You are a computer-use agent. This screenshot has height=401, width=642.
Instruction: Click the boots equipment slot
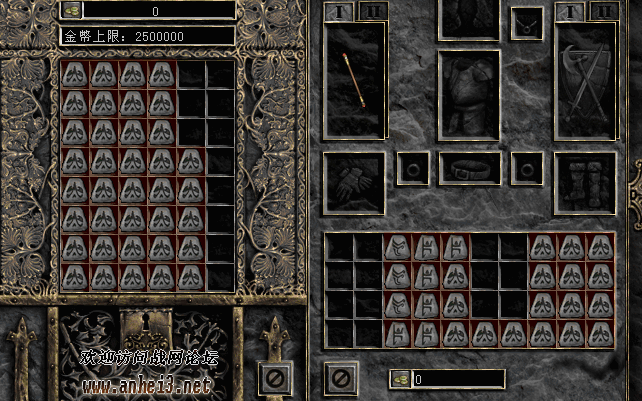pos(584,183)
